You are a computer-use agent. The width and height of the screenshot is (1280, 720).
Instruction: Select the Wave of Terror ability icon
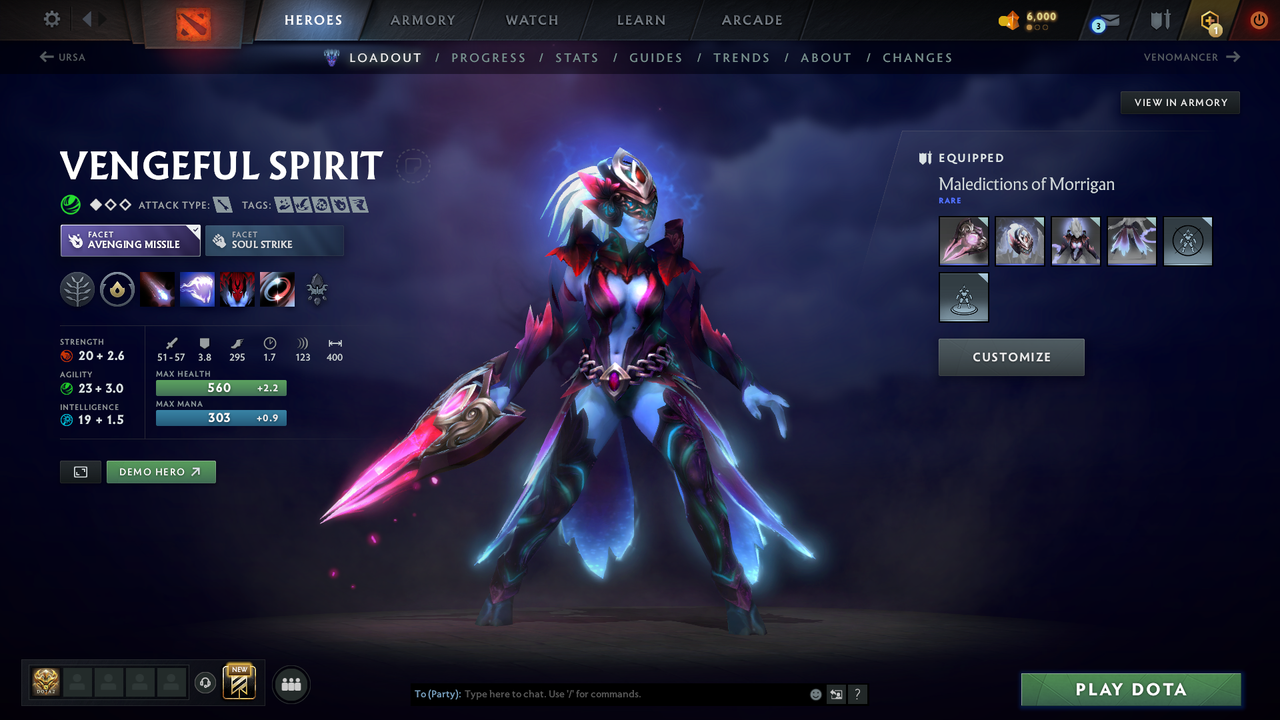(198, 289)
